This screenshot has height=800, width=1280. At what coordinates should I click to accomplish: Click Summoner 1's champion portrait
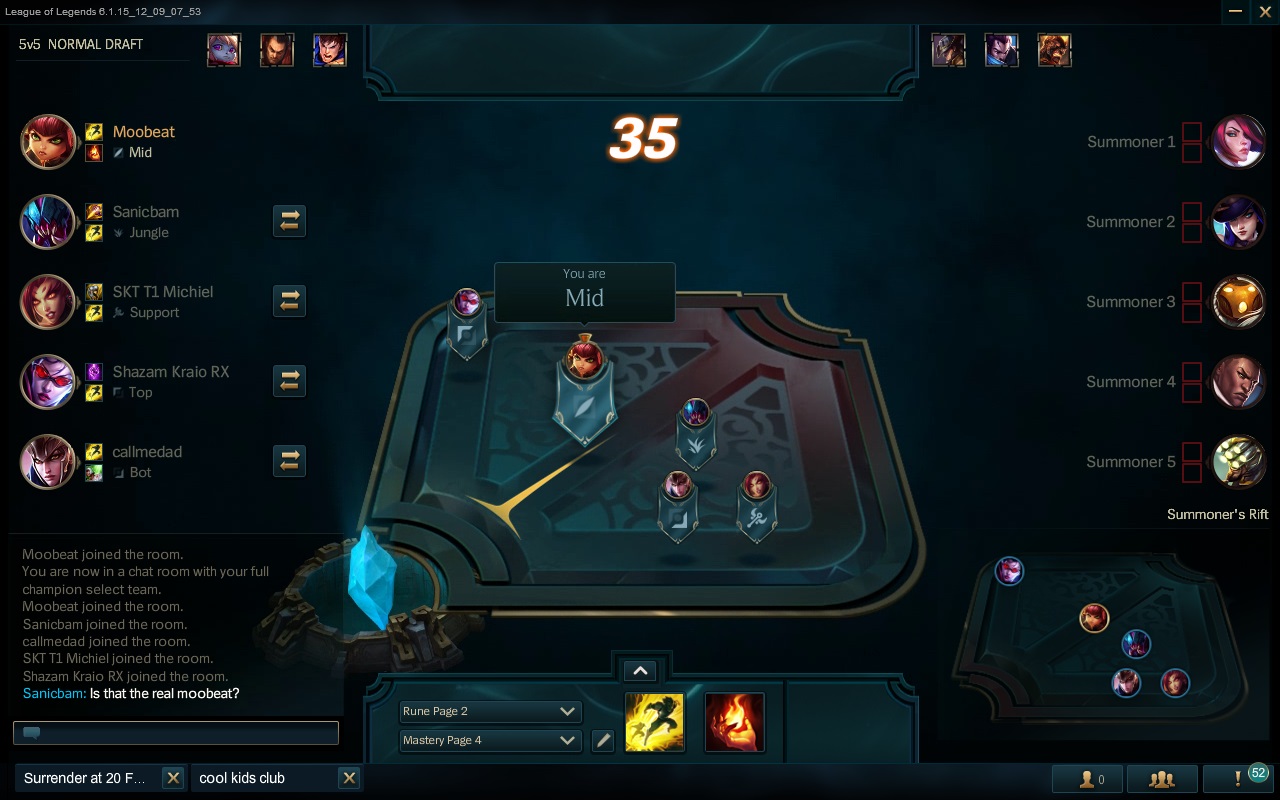coord(1239,142)
